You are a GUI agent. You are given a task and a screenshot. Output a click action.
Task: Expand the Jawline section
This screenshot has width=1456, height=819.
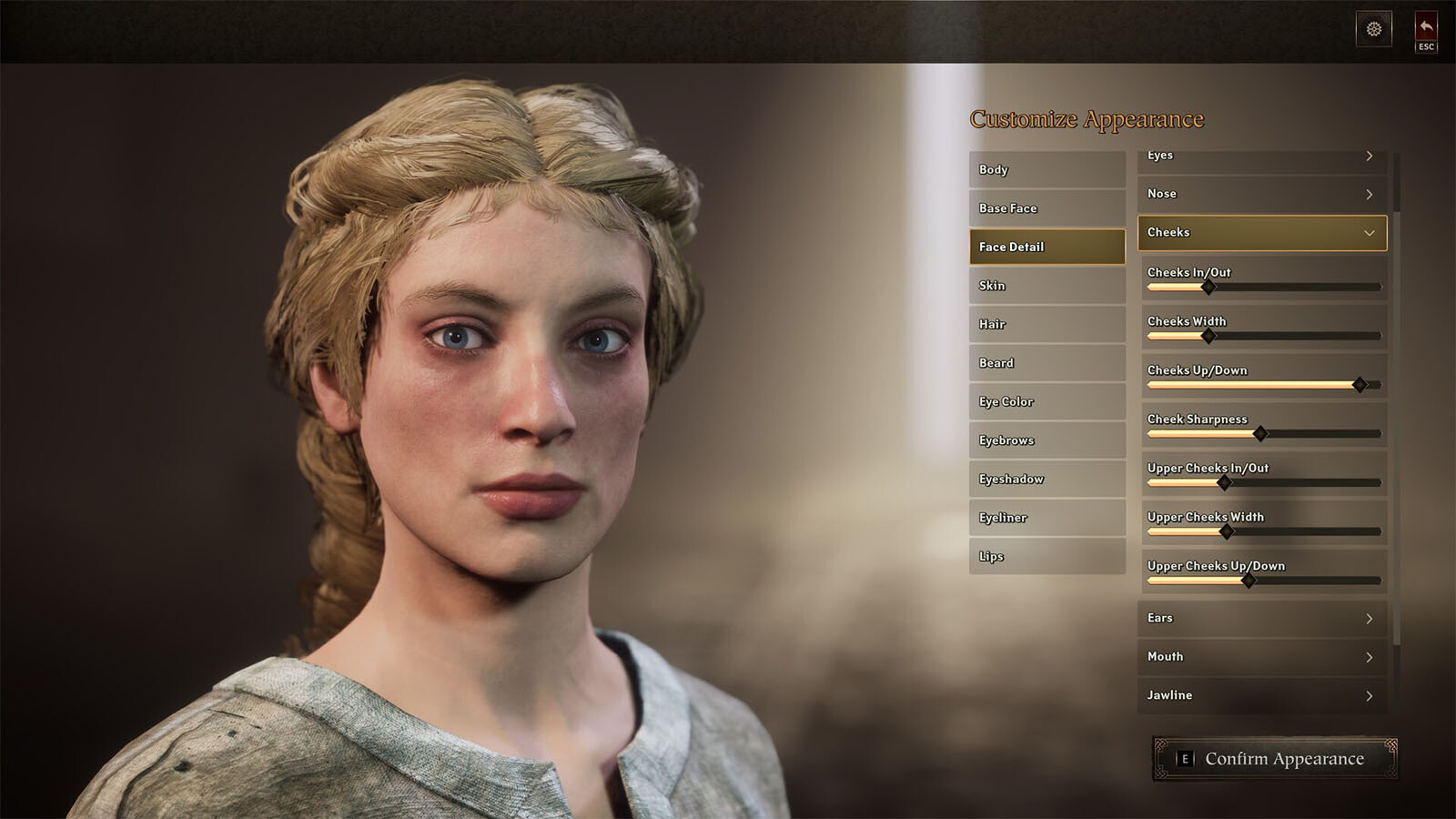pos(1261,695)
